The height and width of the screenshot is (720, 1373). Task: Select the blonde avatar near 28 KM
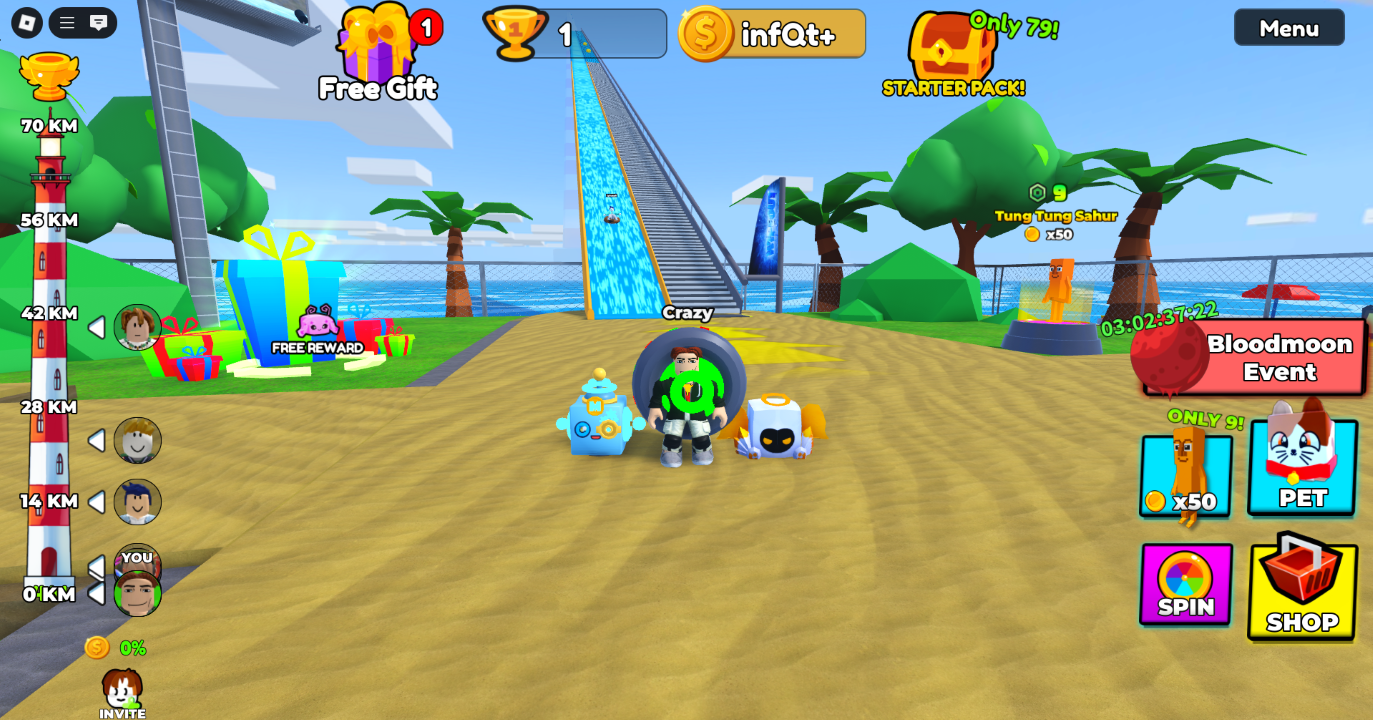pyautogui.click(x=137, y=440)
